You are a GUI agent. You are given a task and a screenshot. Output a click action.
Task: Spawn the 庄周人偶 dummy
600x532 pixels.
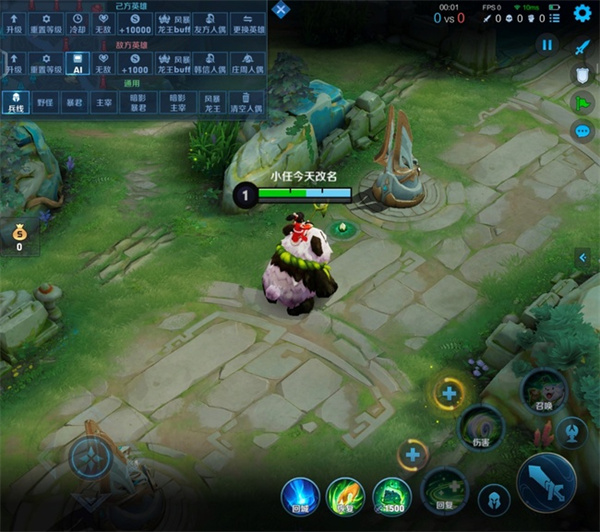(x=247, y=63)
